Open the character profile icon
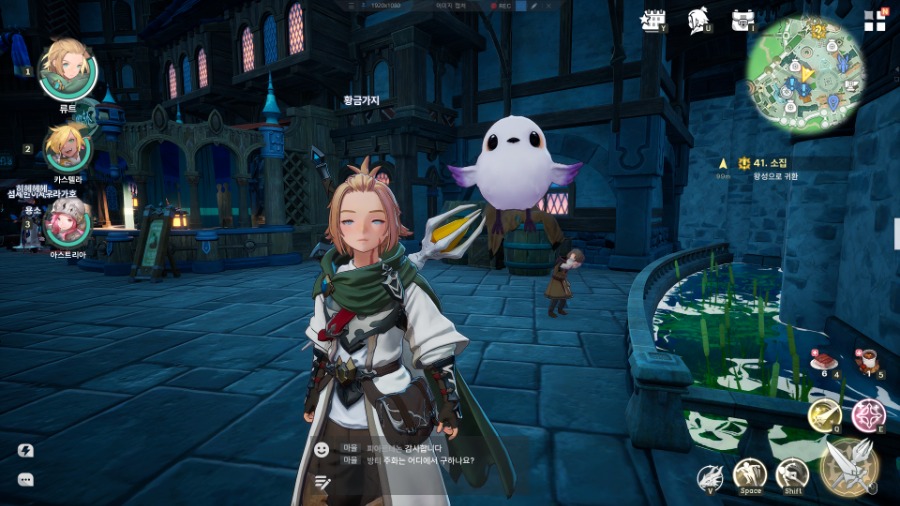This screenshot has width=900, height=506. [x=699, y=19]
